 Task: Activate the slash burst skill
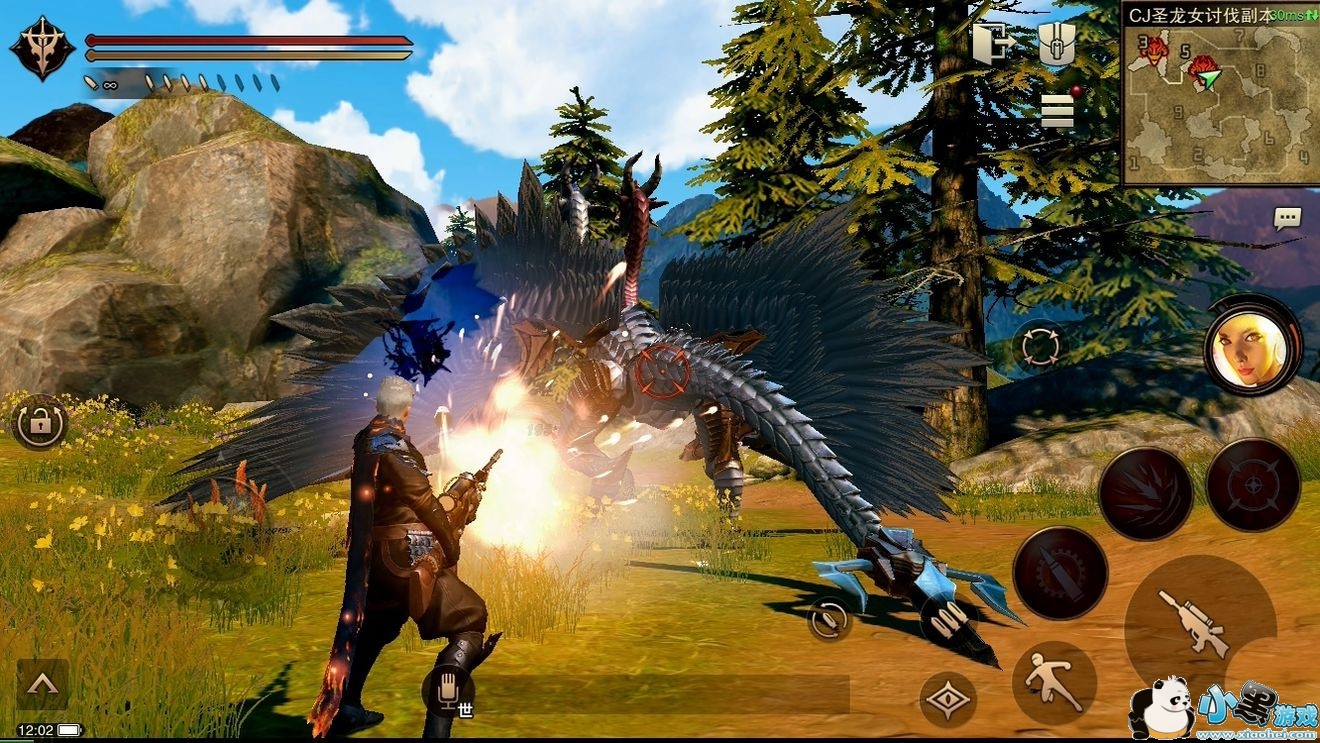[x=1145, y=492]
